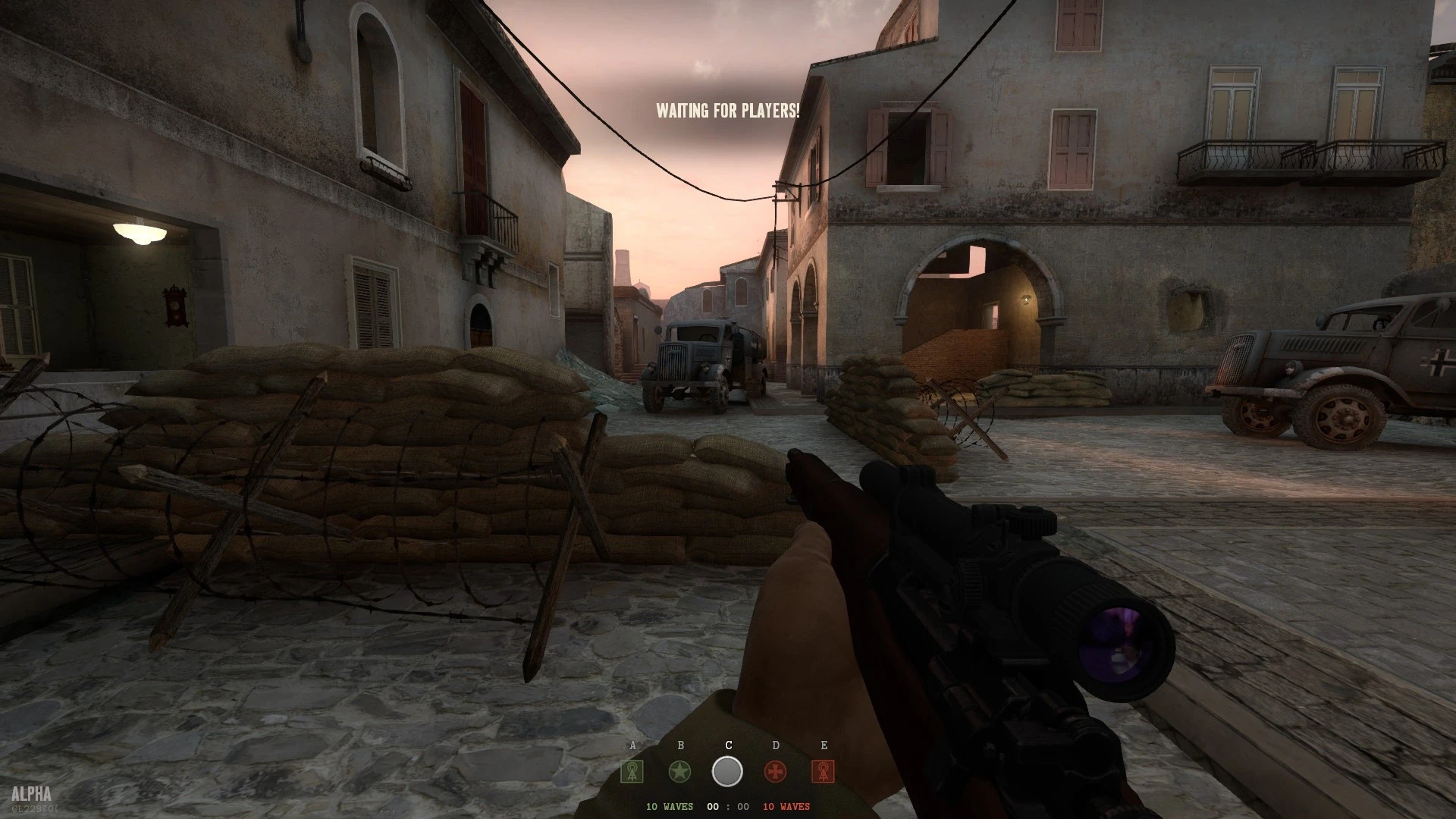This screenshot has height=819, width=1456.
Task: Click the colon in the round timer
Action: pos(728,808)
